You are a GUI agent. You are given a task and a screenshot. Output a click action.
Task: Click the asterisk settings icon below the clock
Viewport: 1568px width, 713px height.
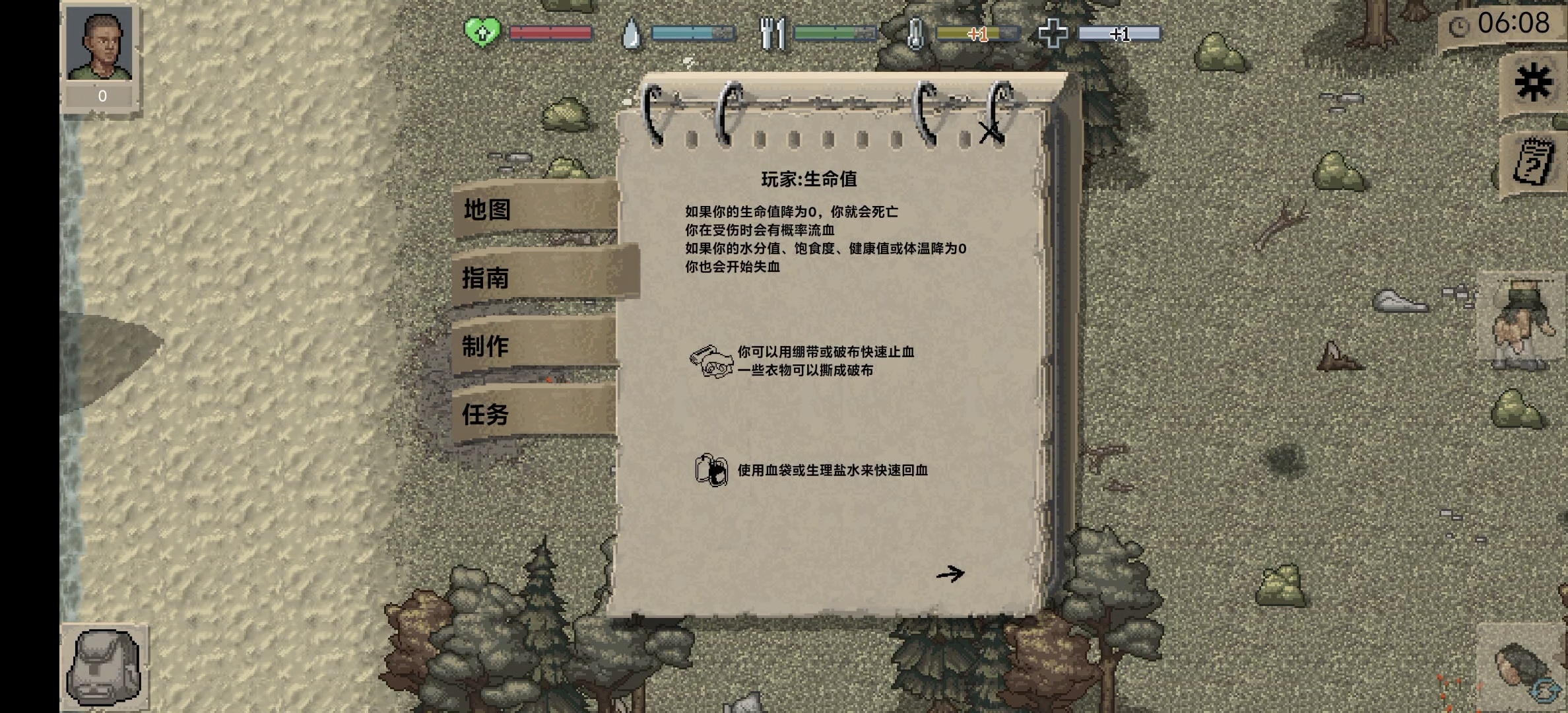[x=1532, y=81]
